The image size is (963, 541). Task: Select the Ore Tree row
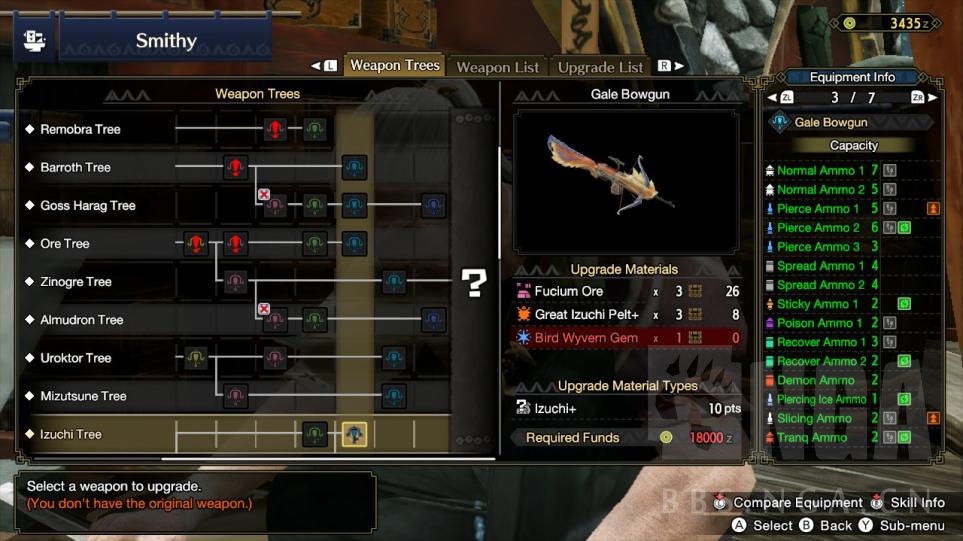(64, 243)
